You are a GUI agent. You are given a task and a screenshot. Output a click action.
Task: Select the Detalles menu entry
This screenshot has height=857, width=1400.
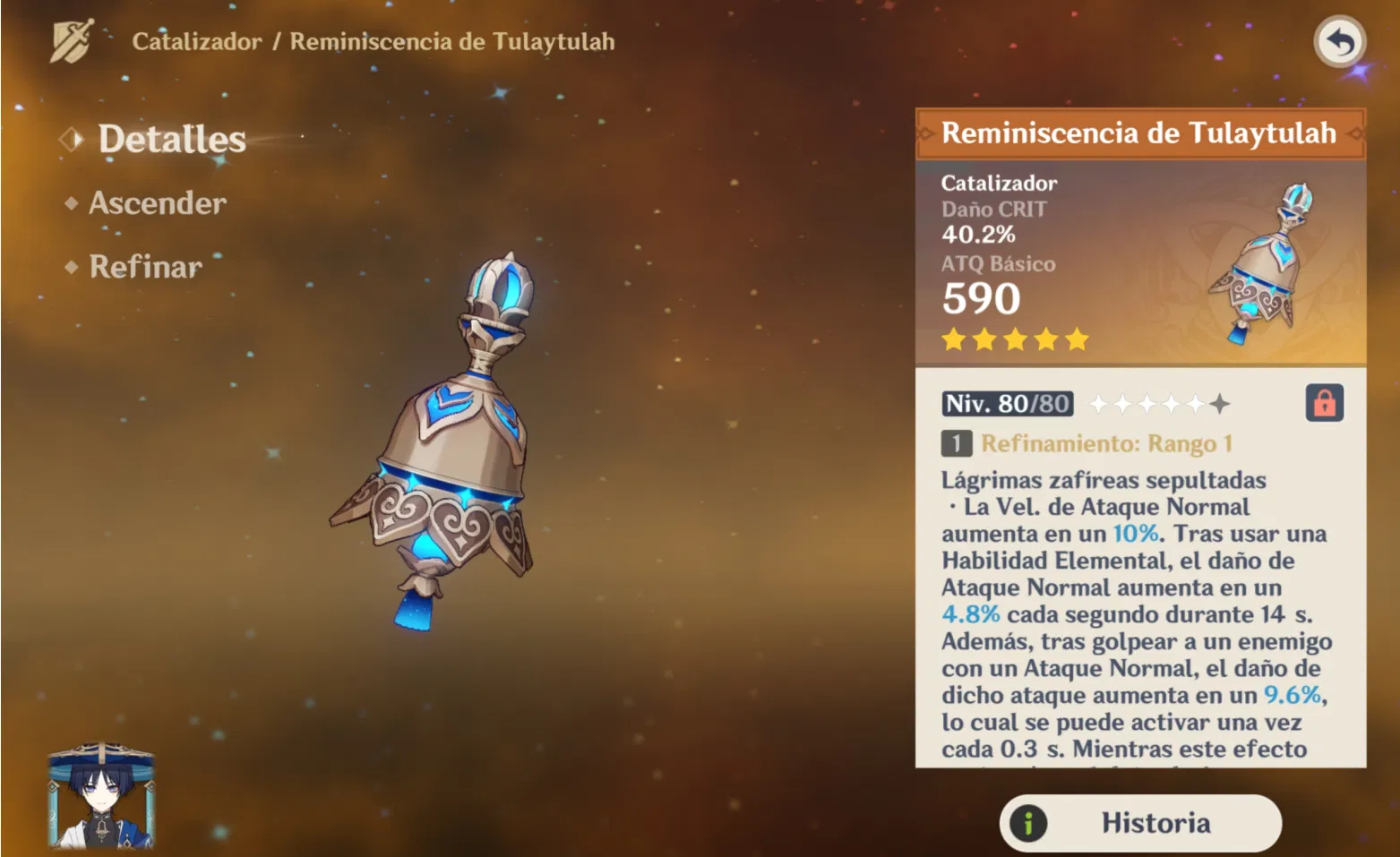click(x=172, y=139)
